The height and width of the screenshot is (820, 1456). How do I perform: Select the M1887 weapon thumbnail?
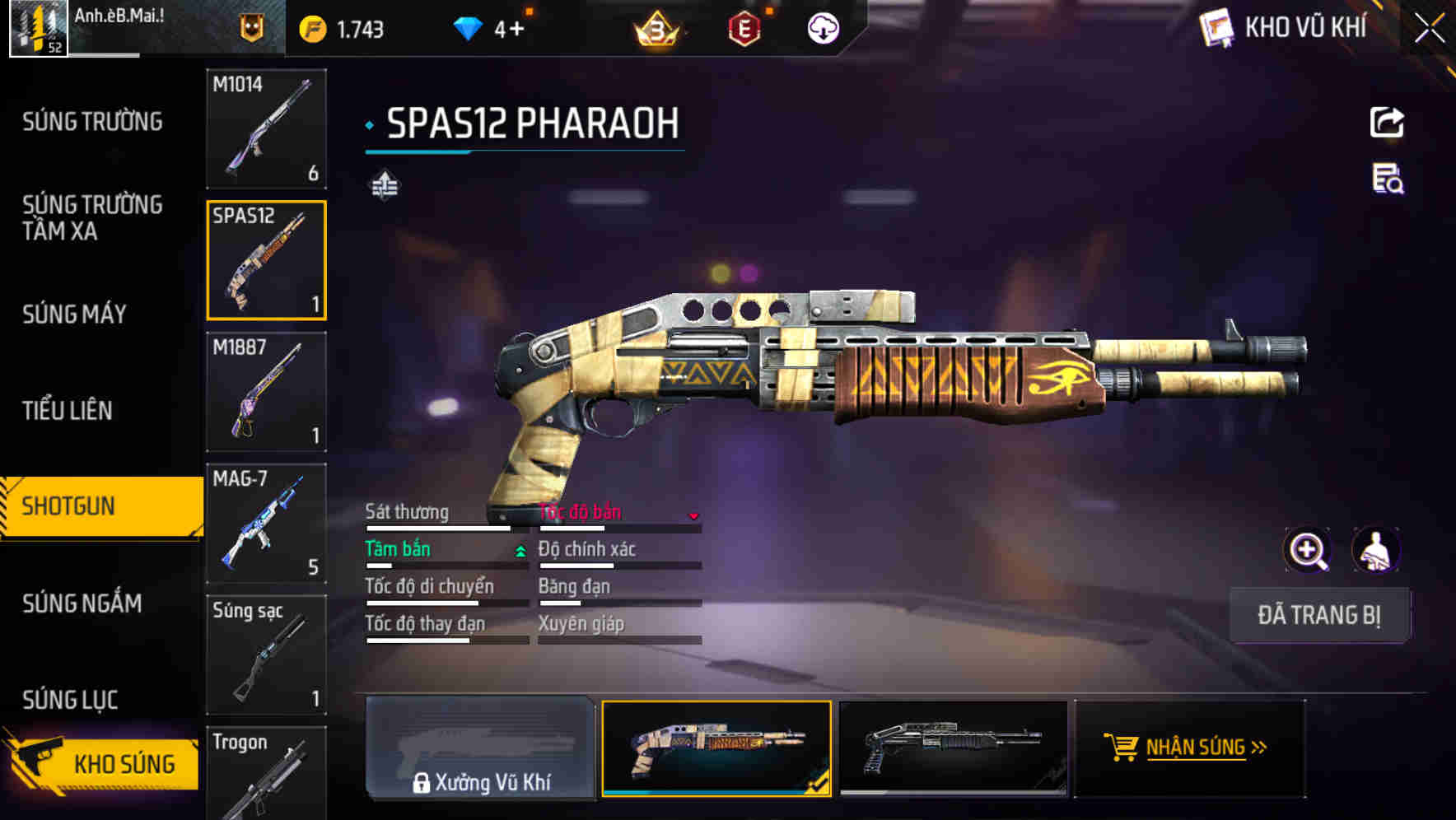tap(266, 393)
